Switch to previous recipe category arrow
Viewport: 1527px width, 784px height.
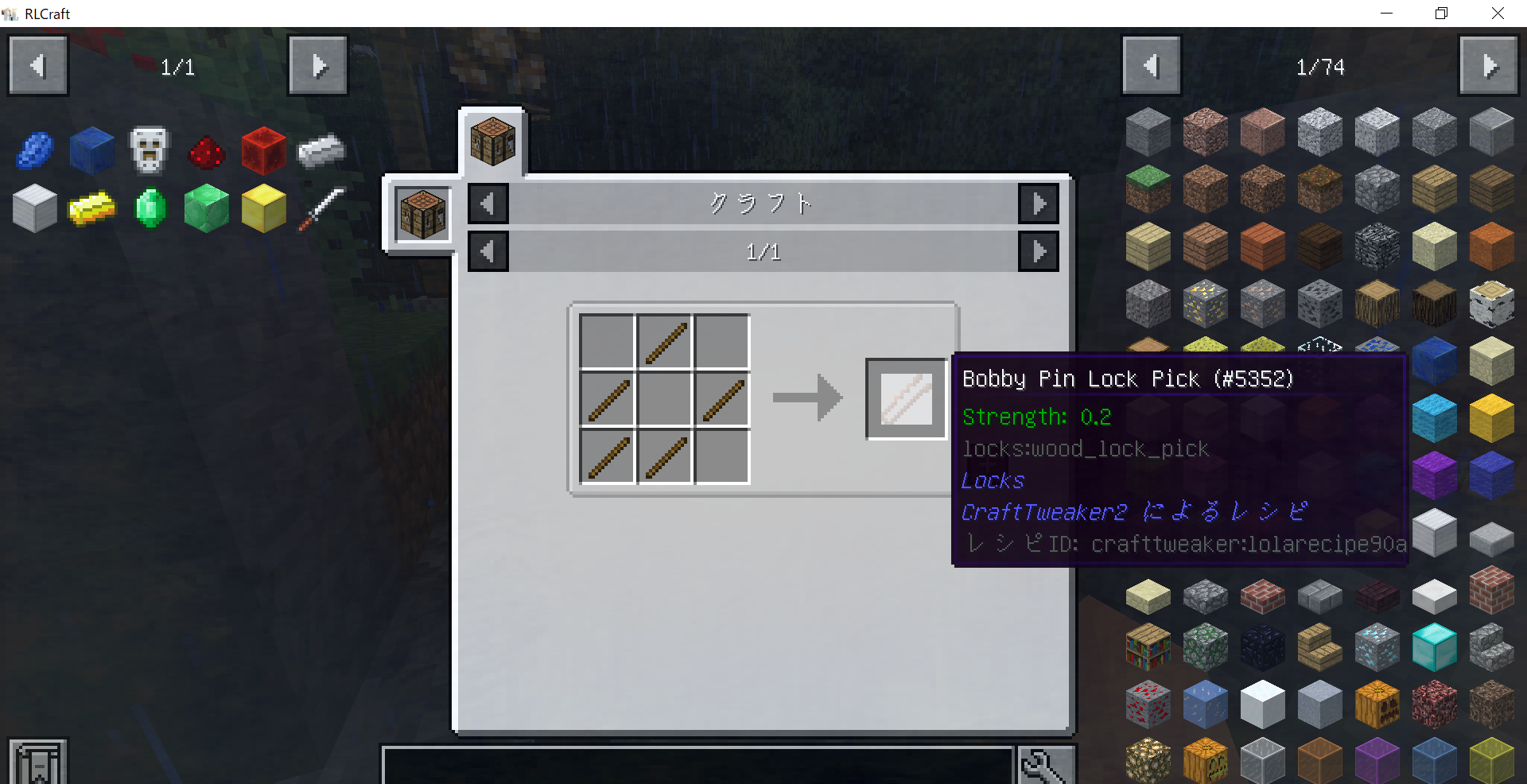coord(488,204)
